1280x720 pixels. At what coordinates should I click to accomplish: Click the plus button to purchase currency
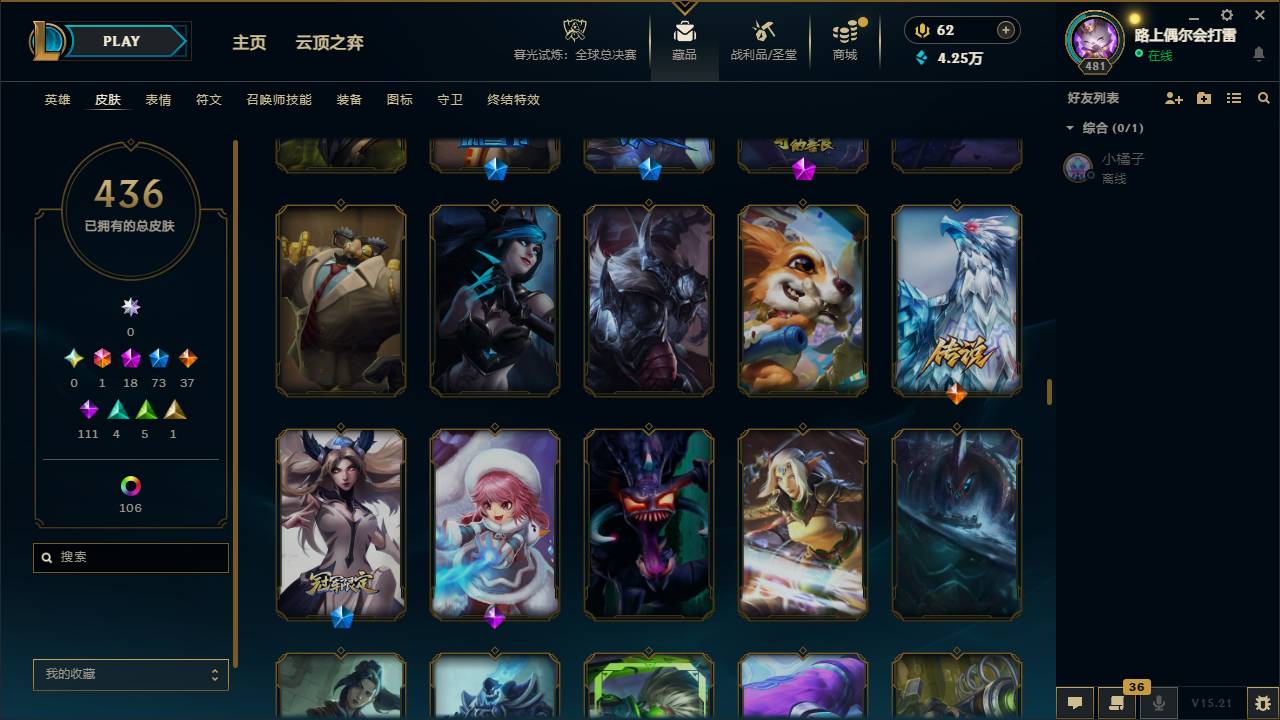point(1005,30)
